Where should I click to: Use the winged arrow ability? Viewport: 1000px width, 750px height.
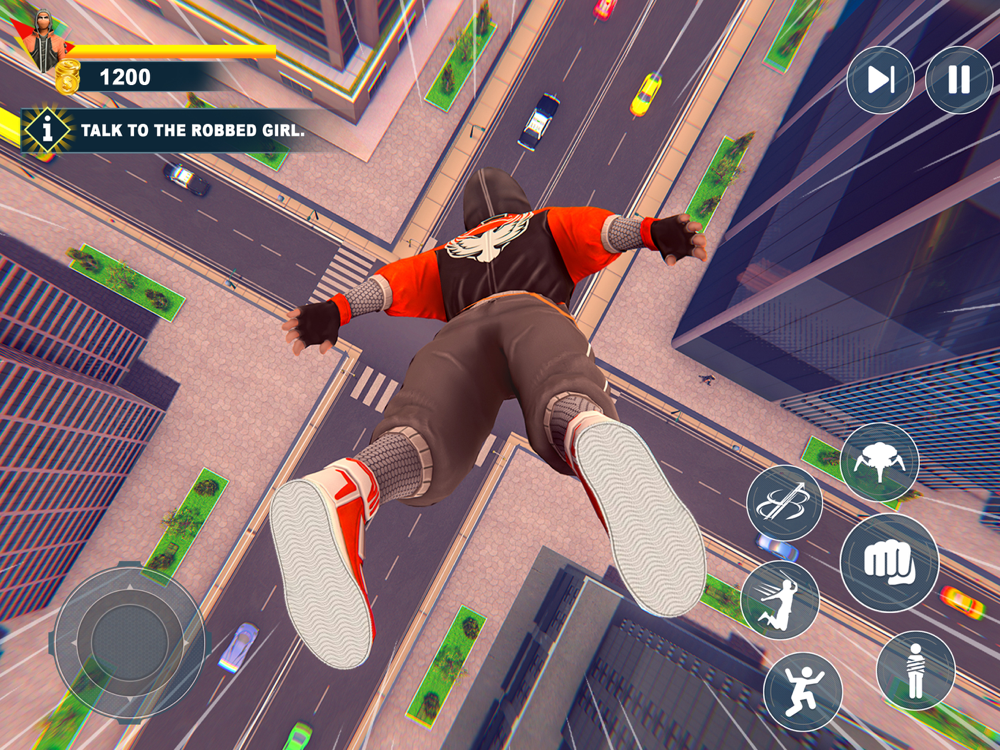pos(784,503)
